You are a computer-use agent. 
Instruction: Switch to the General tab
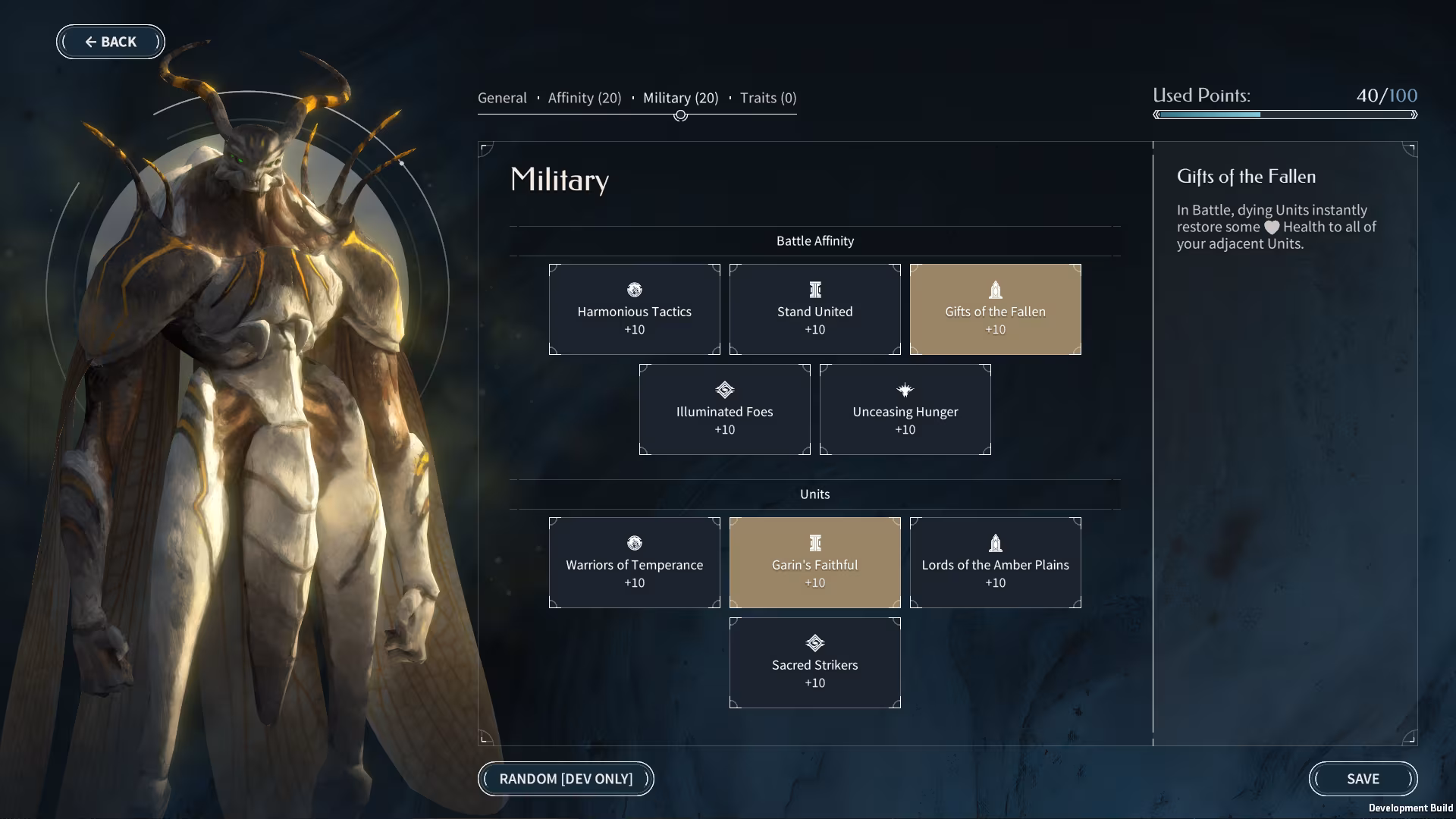[x=502, y=98]
